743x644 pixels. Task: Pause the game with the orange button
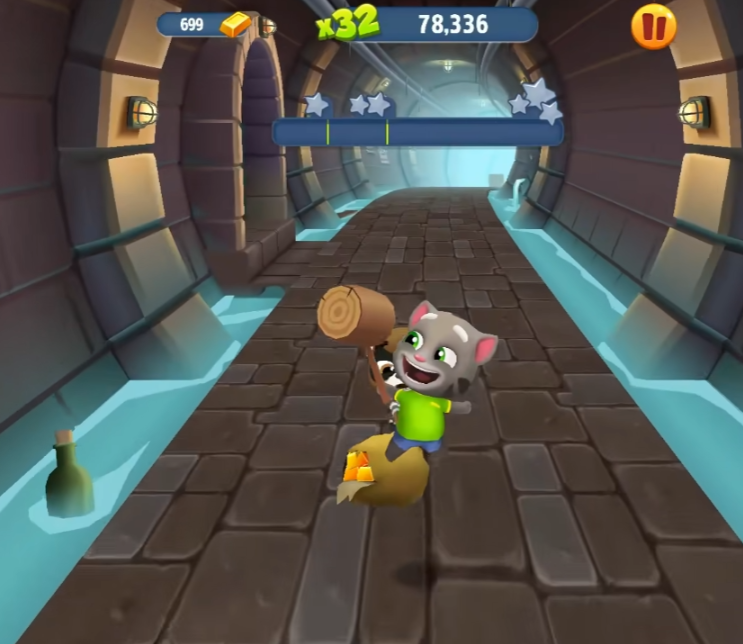[x=653, y=27]
